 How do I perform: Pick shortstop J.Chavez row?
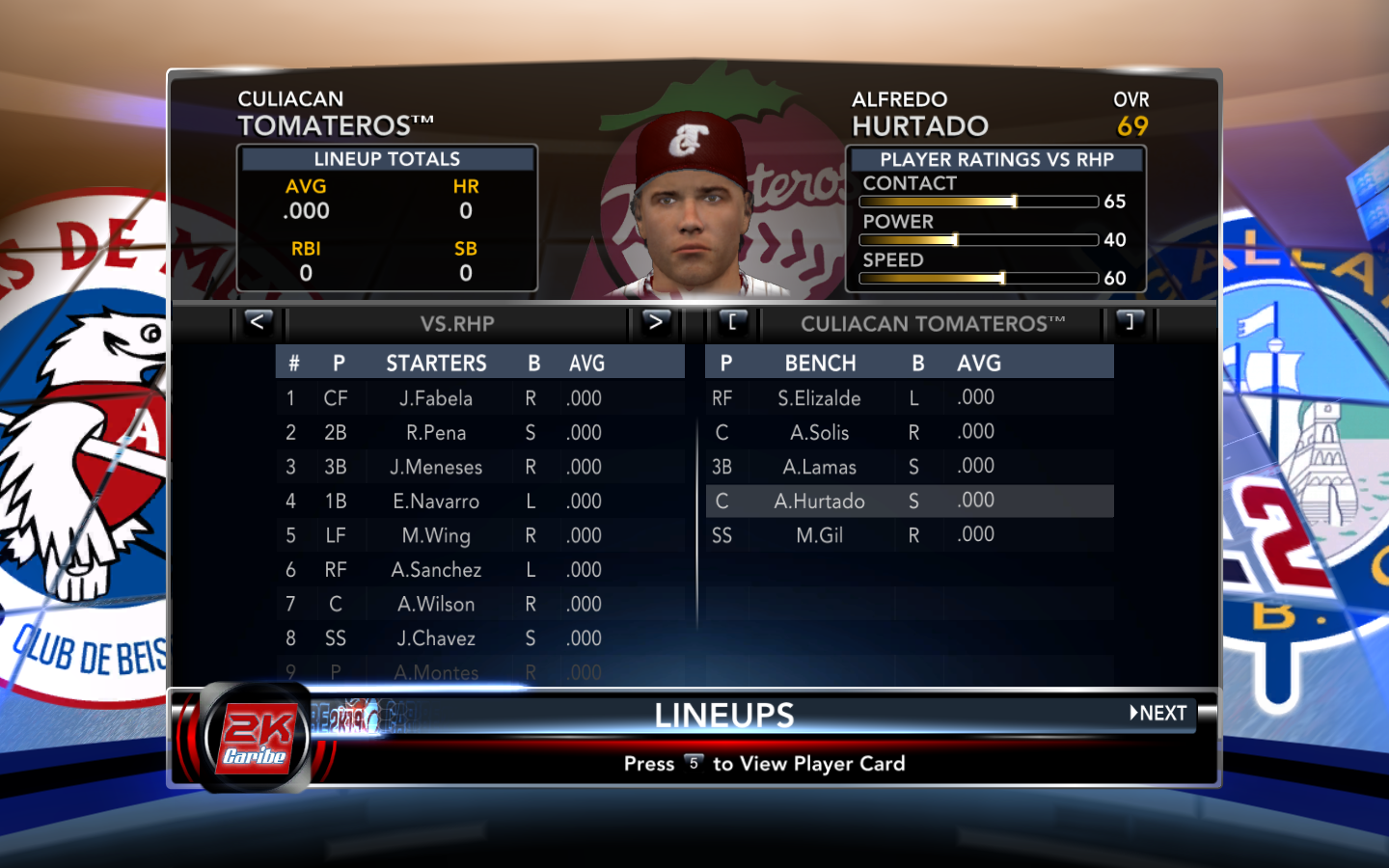pyautogui.click(x=436, y=638)
